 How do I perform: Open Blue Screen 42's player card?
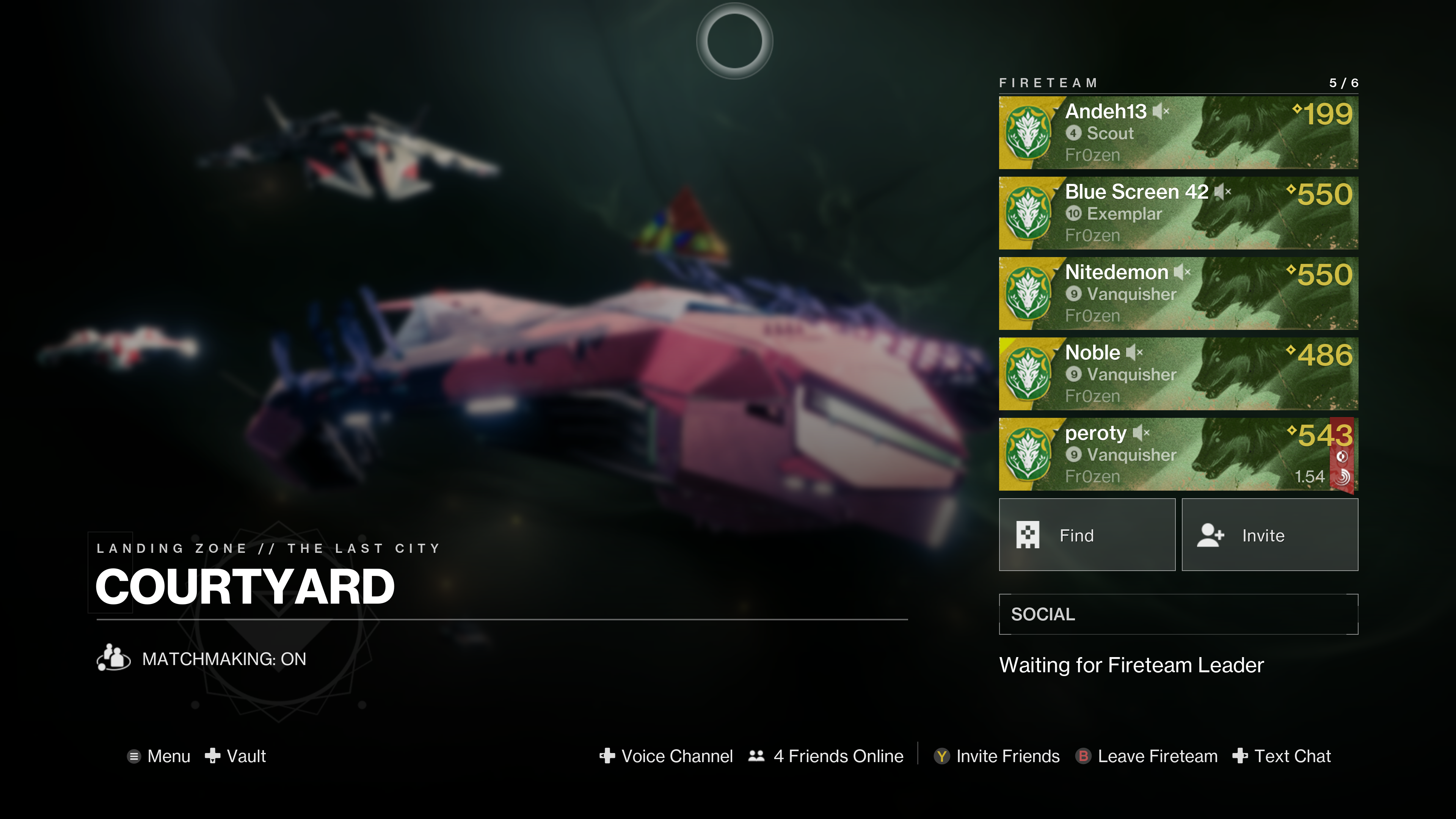coord(1178,213)
